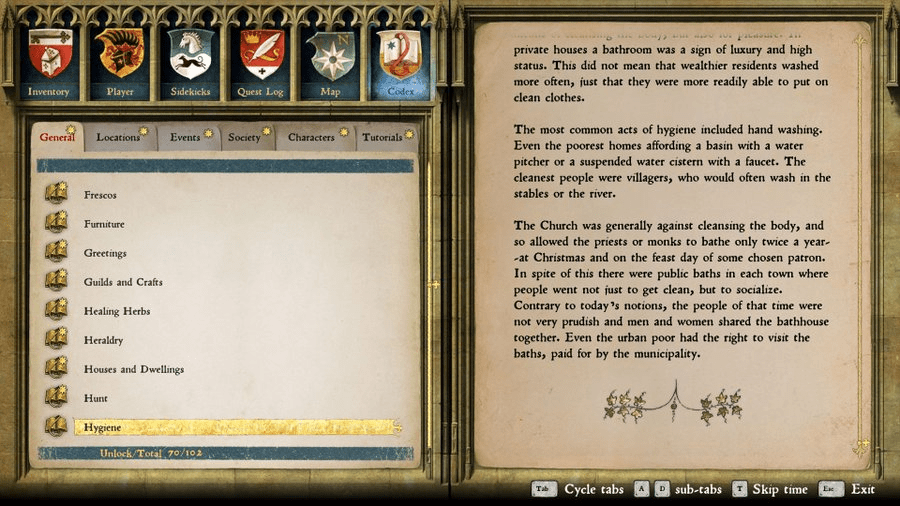This screenshot has height=506, width=900.
Task: Switch to the Player tab
Action: click(120, 60)
